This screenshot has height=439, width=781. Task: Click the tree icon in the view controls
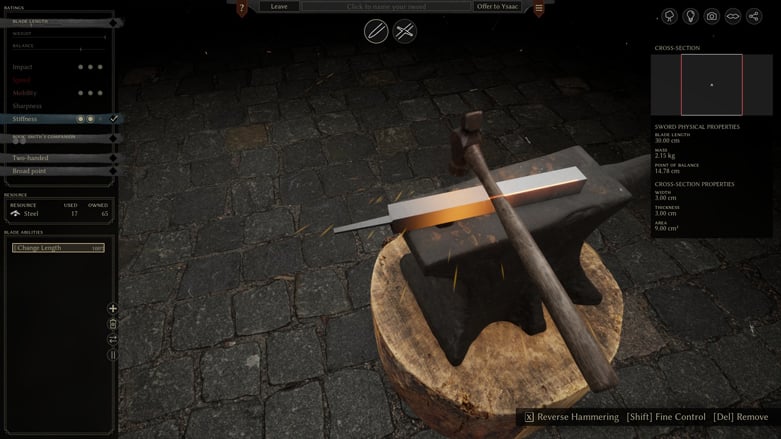point(669,16)
